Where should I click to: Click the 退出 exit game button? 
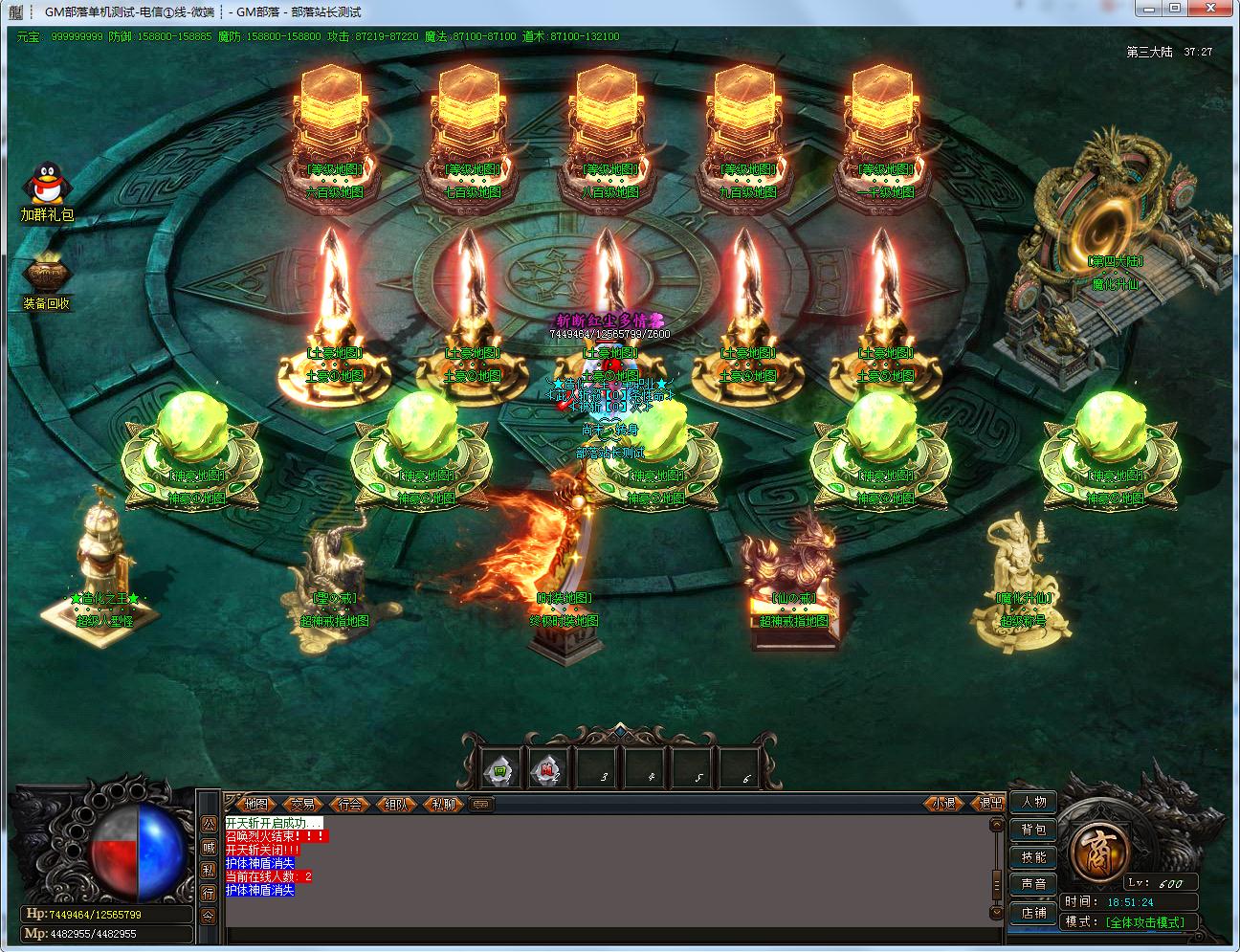(989, 804)
